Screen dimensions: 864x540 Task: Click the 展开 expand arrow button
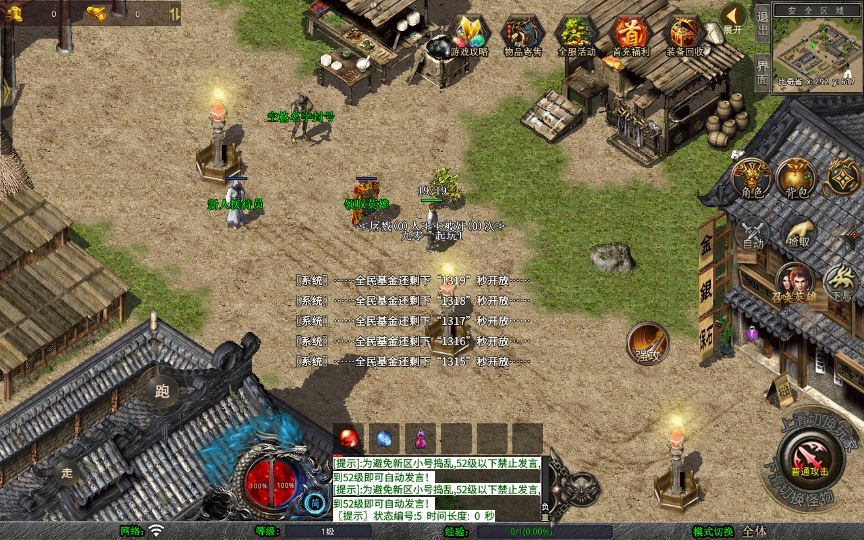733,17
